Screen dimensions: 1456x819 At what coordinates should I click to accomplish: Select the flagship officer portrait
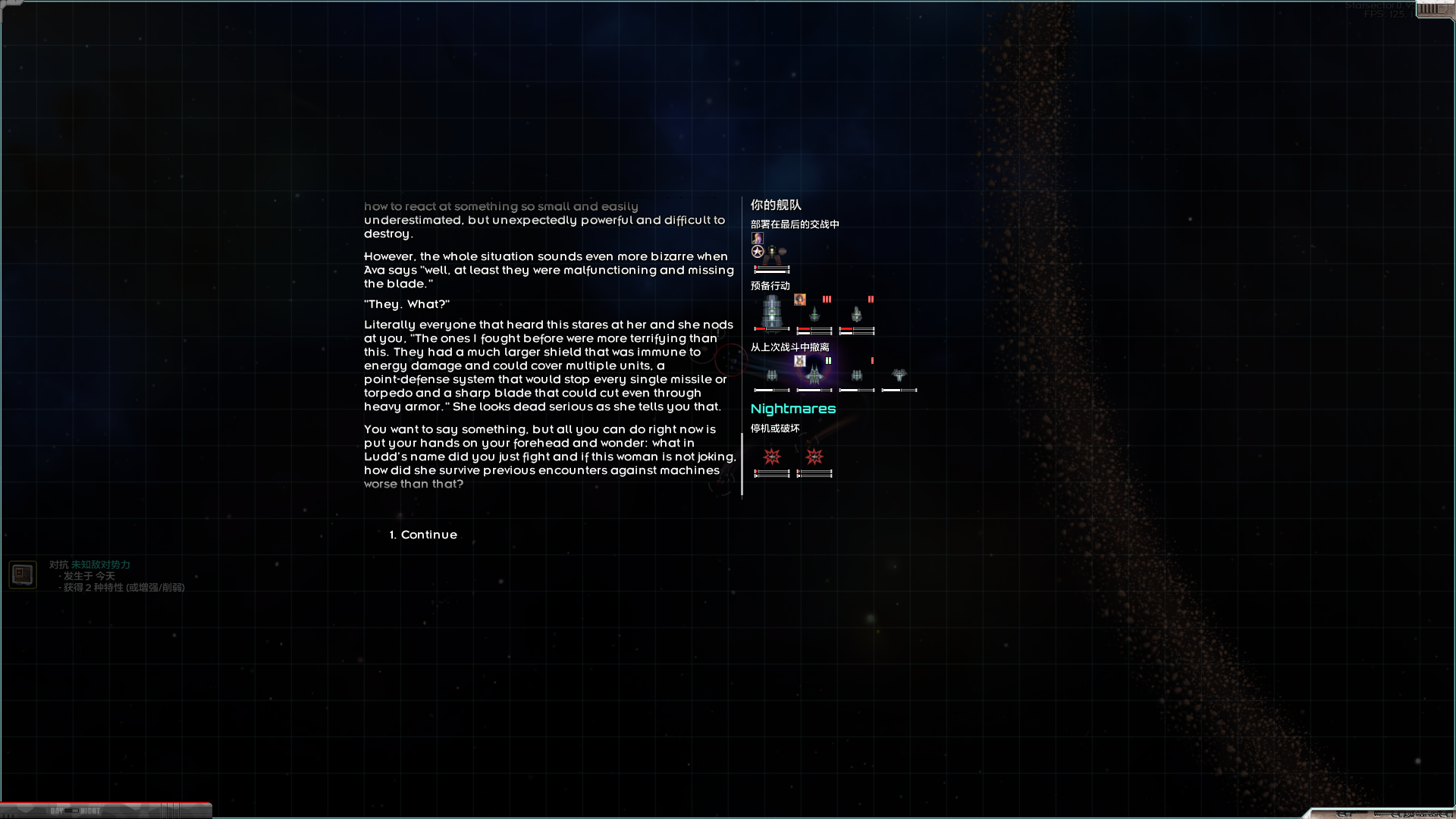pos(757,239)
